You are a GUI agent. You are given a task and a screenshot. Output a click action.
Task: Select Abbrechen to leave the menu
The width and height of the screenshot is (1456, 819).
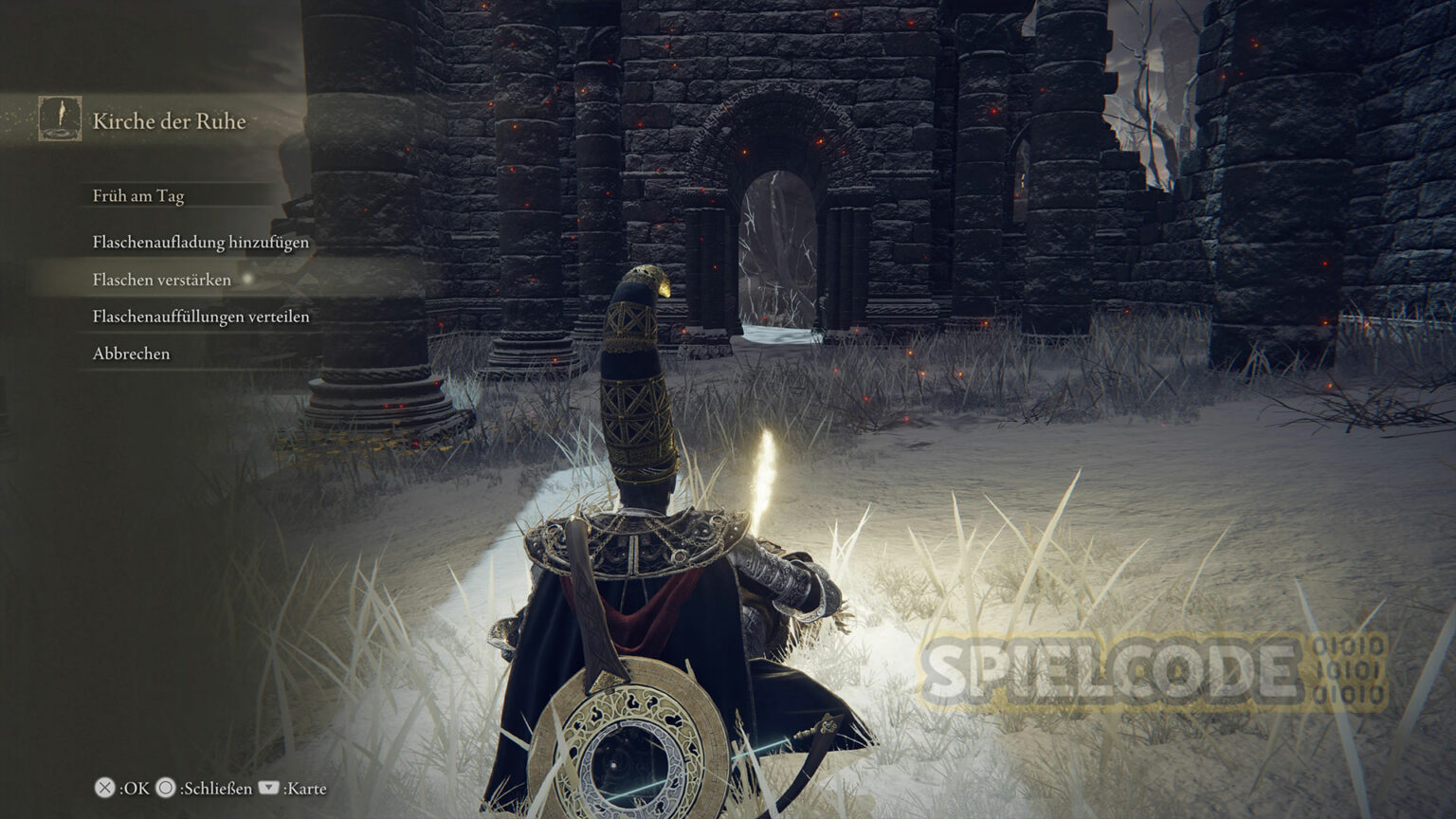point(132,354)
